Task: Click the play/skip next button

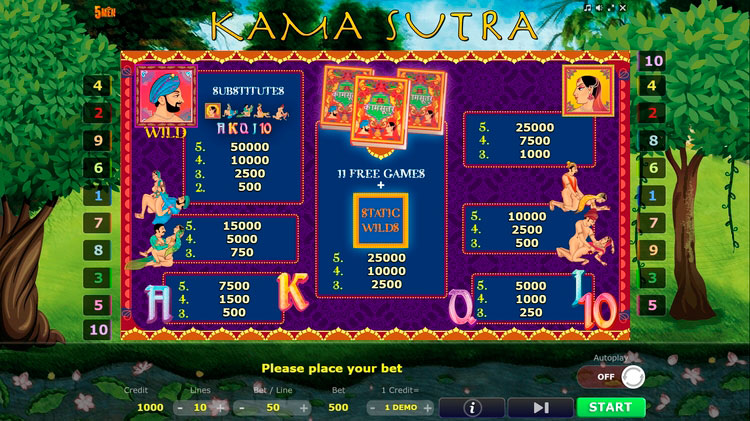Action: point(540,407)
